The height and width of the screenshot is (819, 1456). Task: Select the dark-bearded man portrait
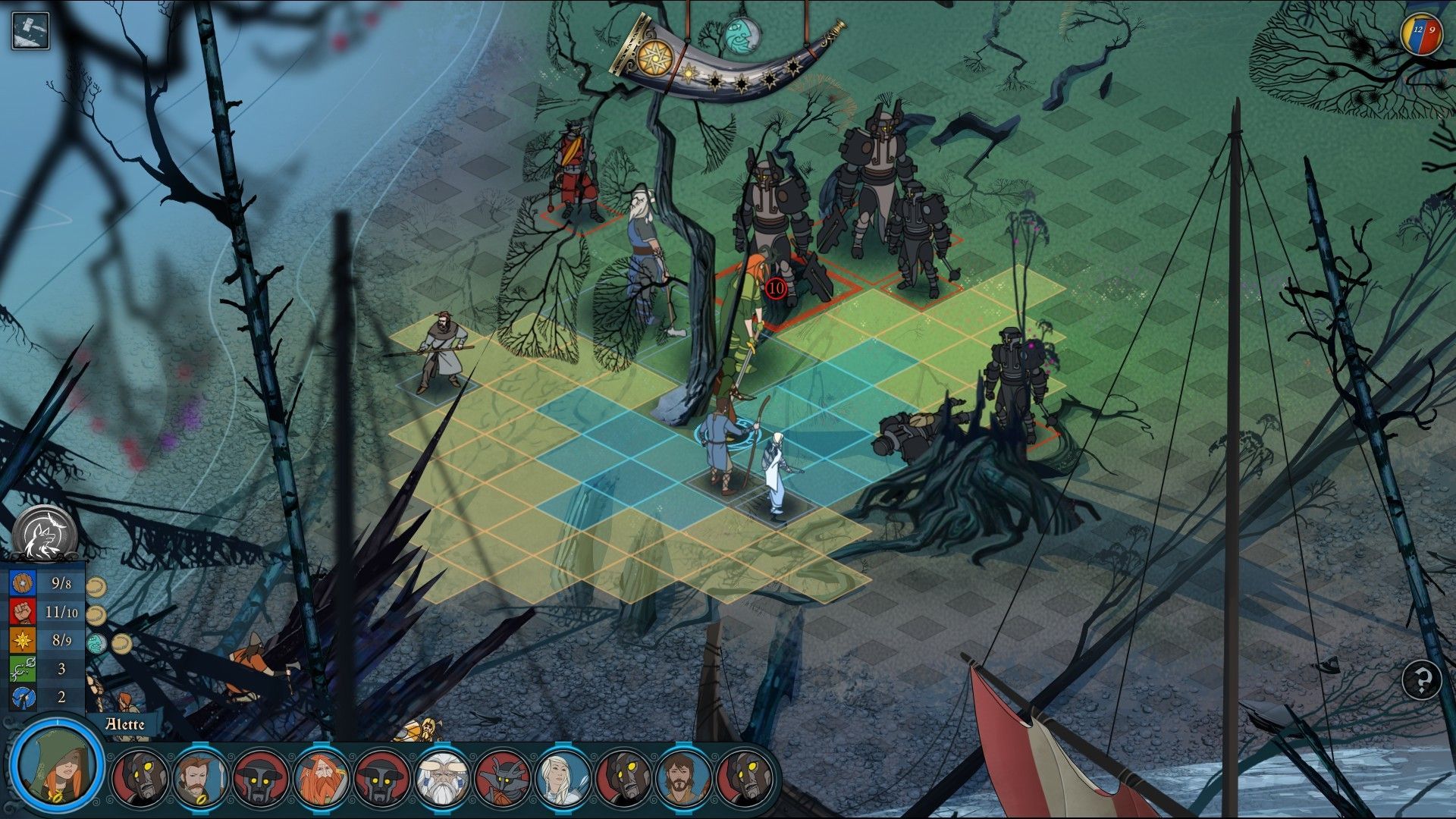(x=683, y=778)
